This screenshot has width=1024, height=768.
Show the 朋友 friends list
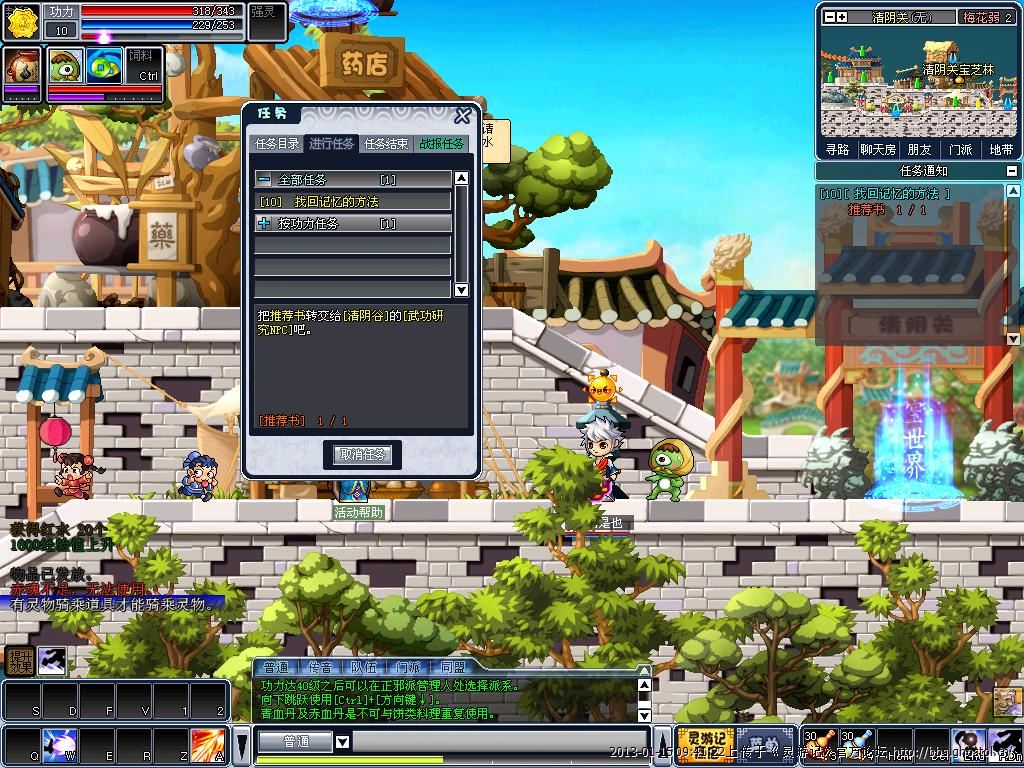click(919, 150)
